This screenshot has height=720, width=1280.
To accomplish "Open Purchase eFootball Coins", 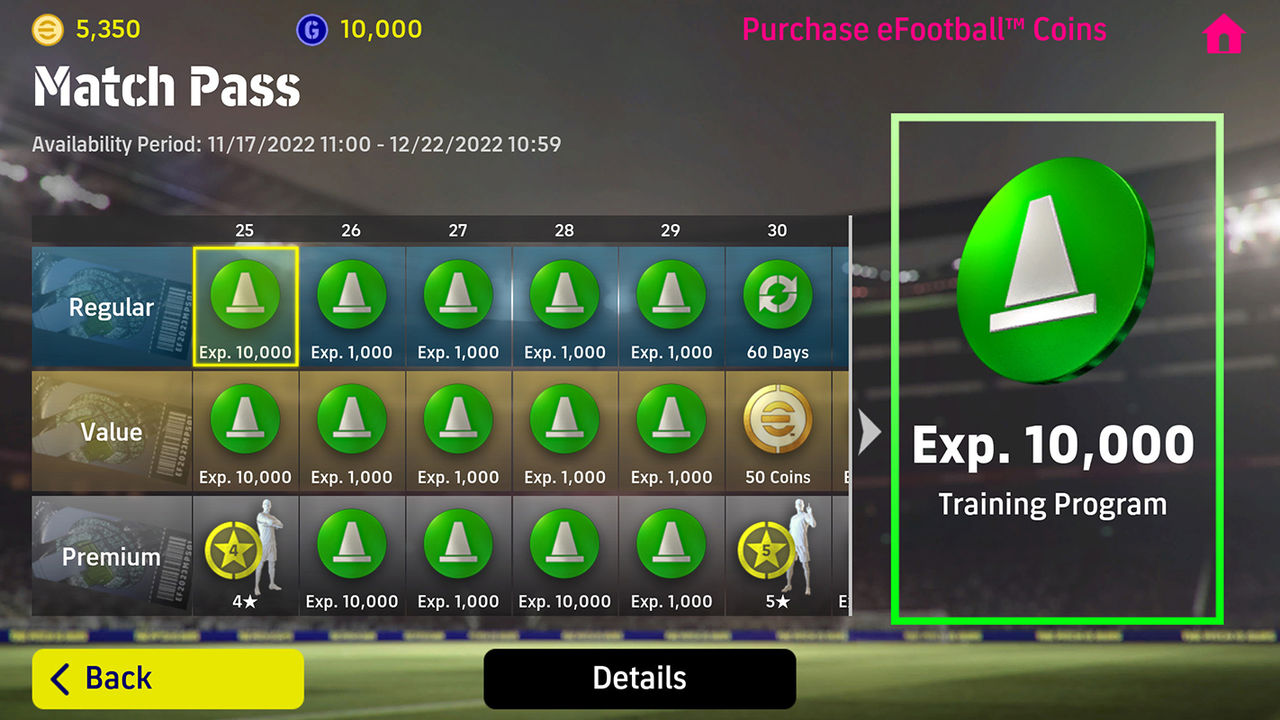I will [x=925, y=29].
